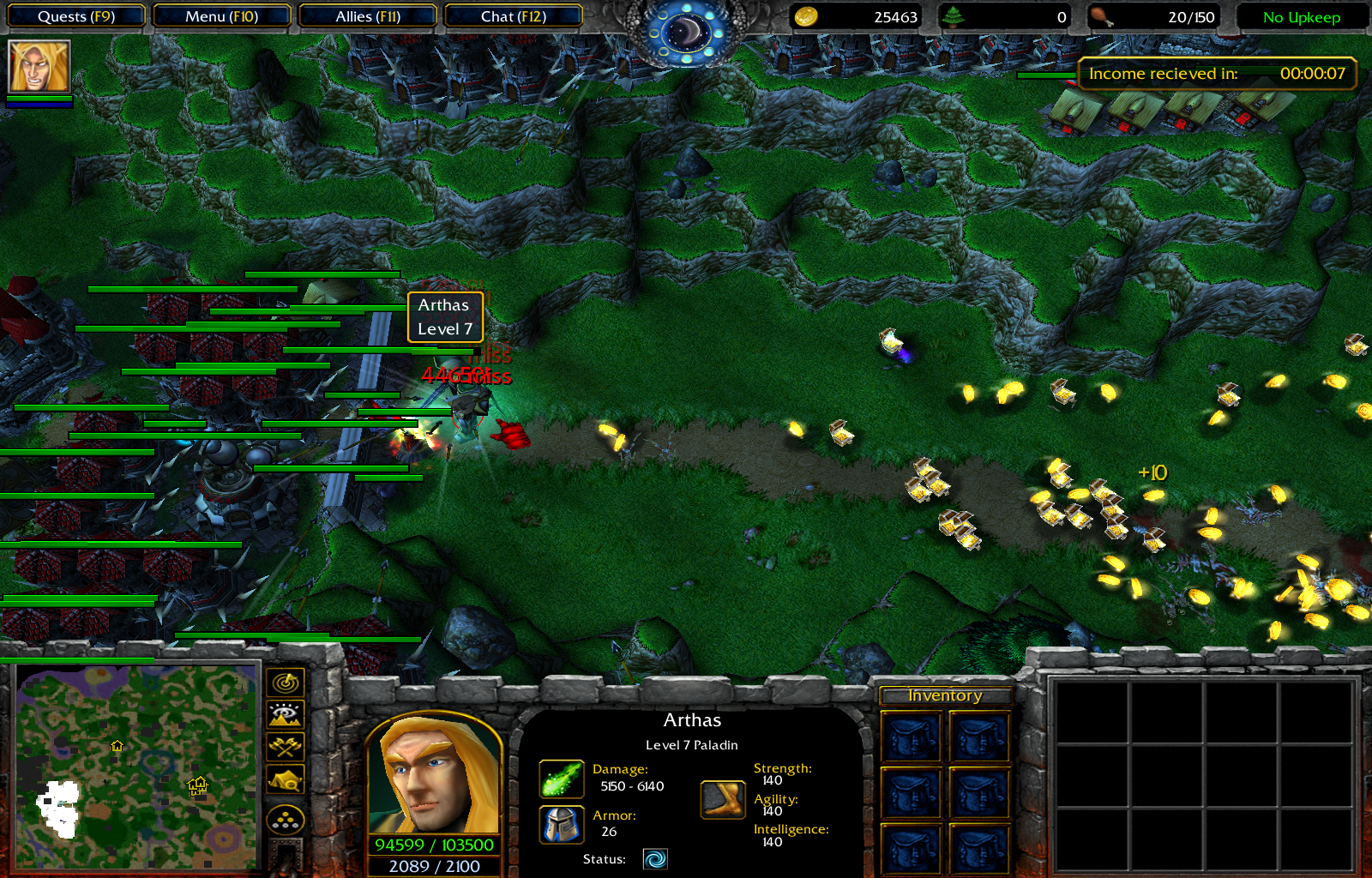Click the blue swirl status buff icon
The image size is (1372, 878).
click(x=655, y=859)
